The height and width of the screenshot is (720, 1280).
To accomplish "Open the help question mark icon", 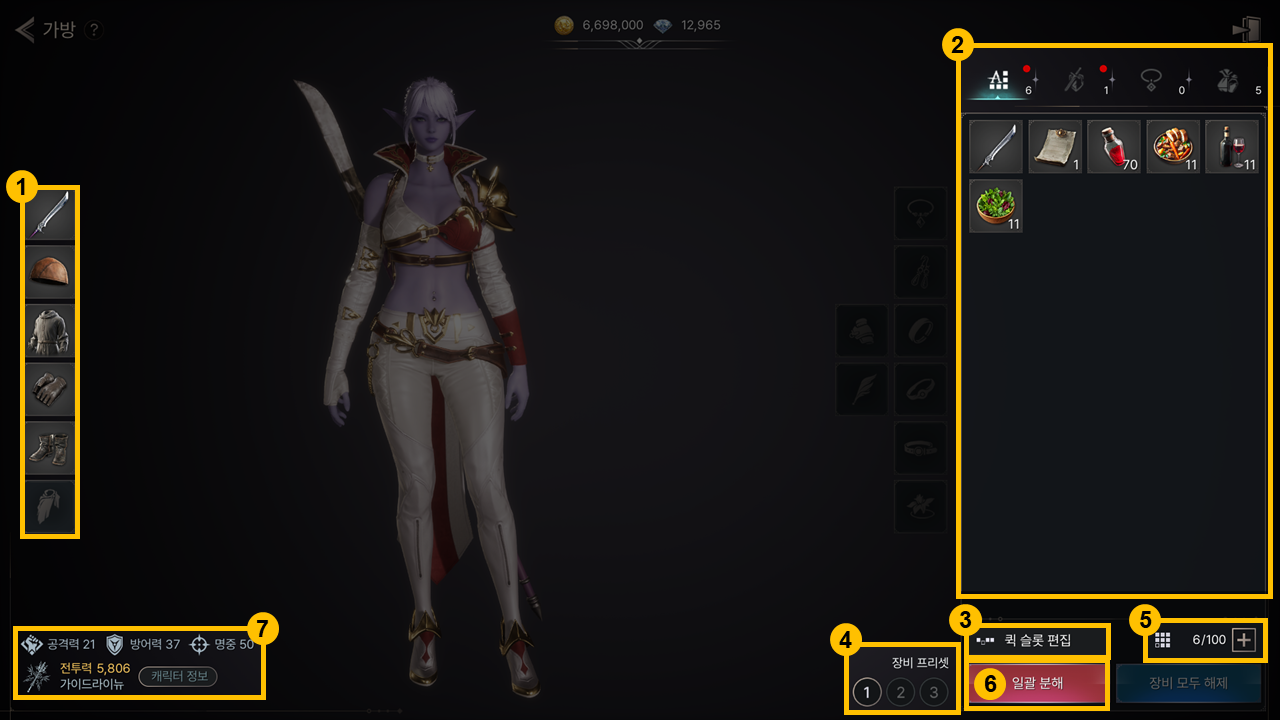I will (94, 30).
